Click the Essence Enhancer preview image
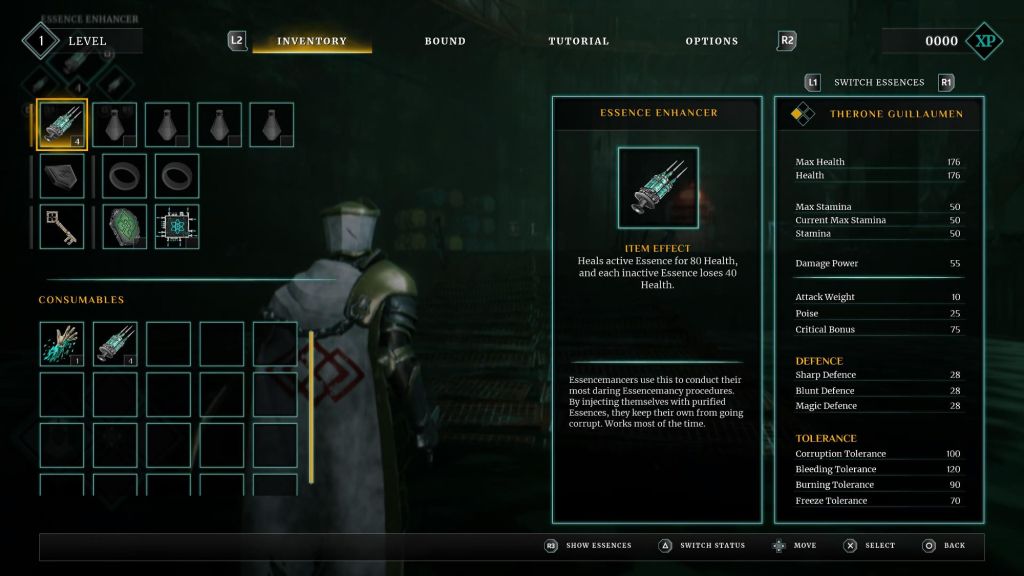The height and width of the screenshot is (576, 1024). click(x=657, y=187)
